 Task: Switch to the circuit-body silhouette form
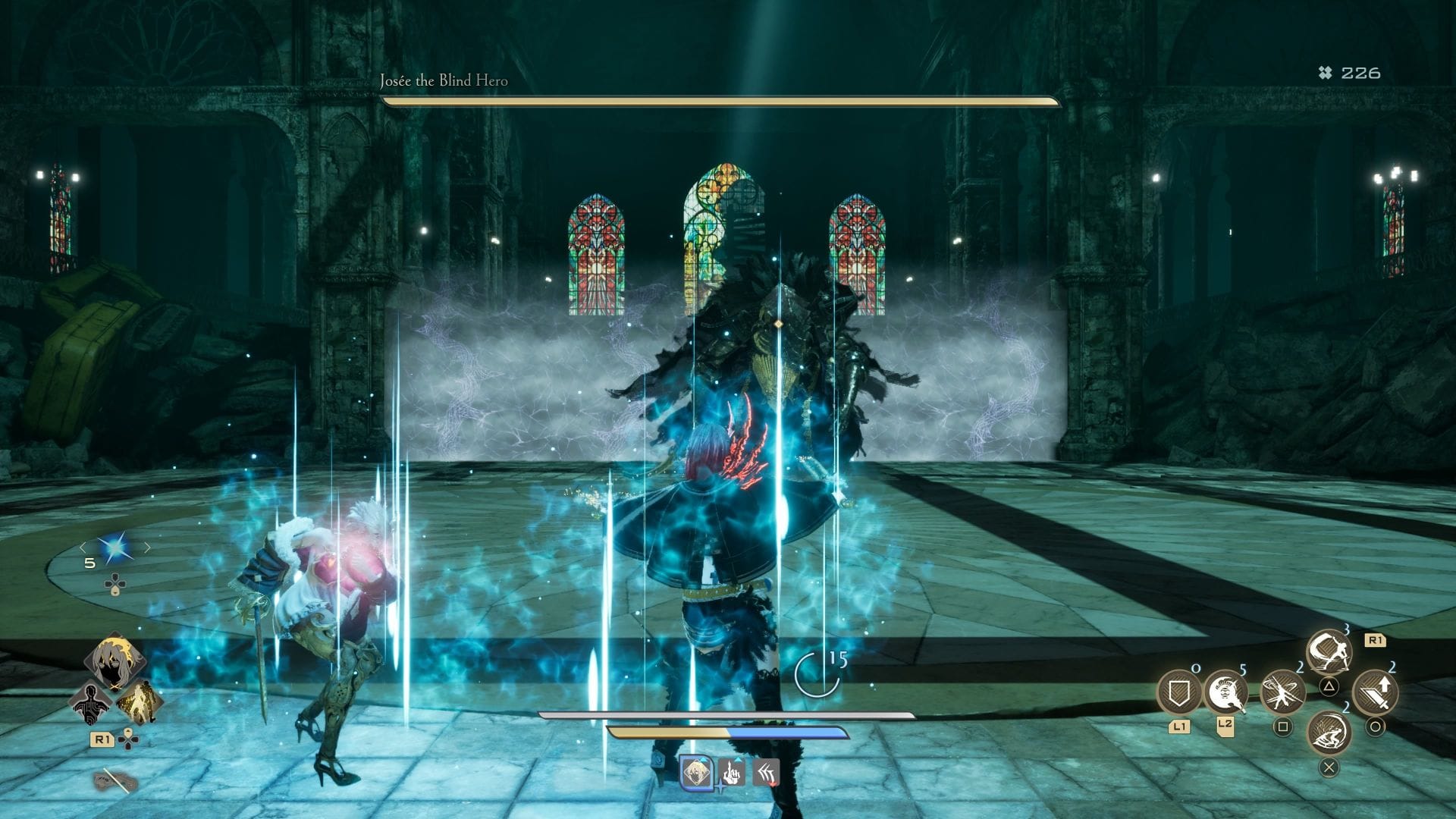click(91, 703)
